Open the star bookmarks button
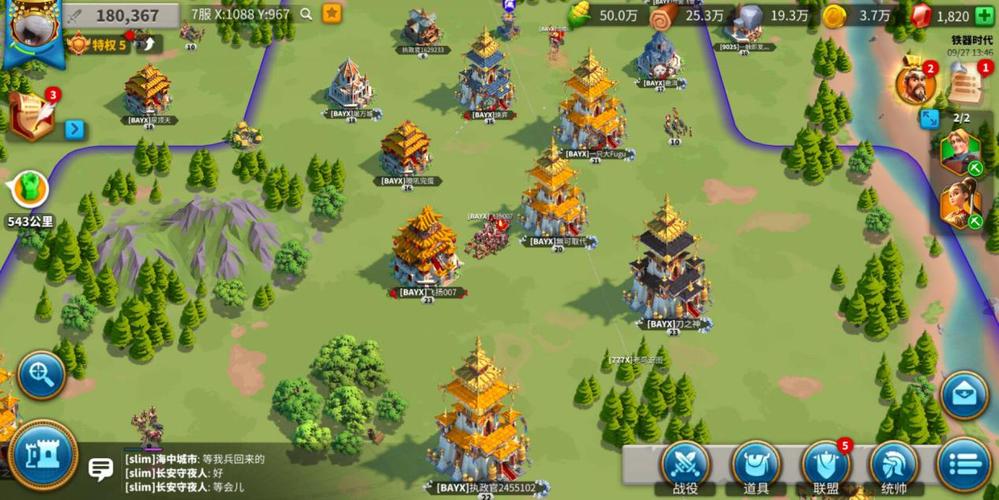Viewport: 999px width, 500px height. [332, 14]
